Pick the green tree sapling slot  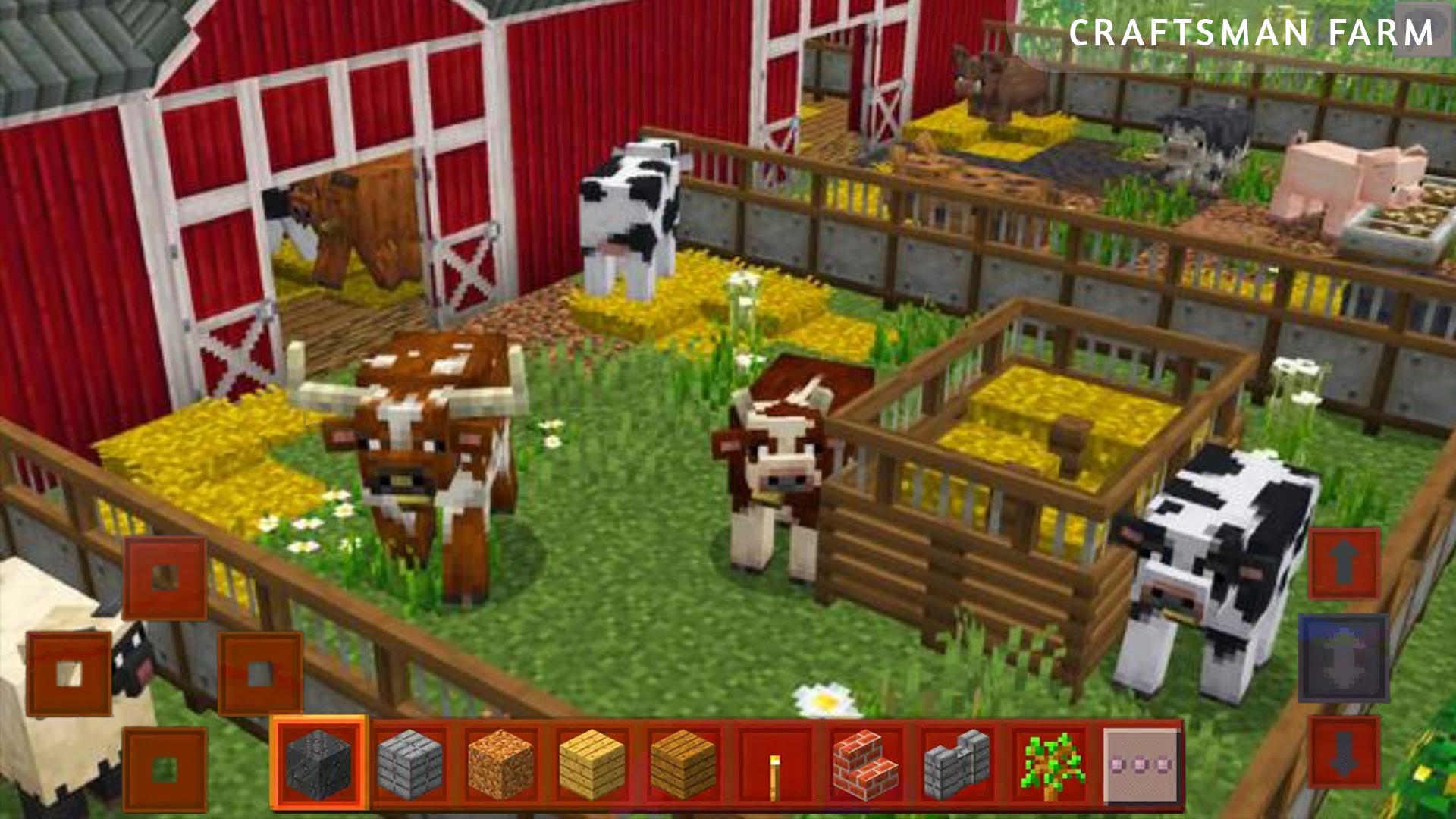click(1050, 763)
